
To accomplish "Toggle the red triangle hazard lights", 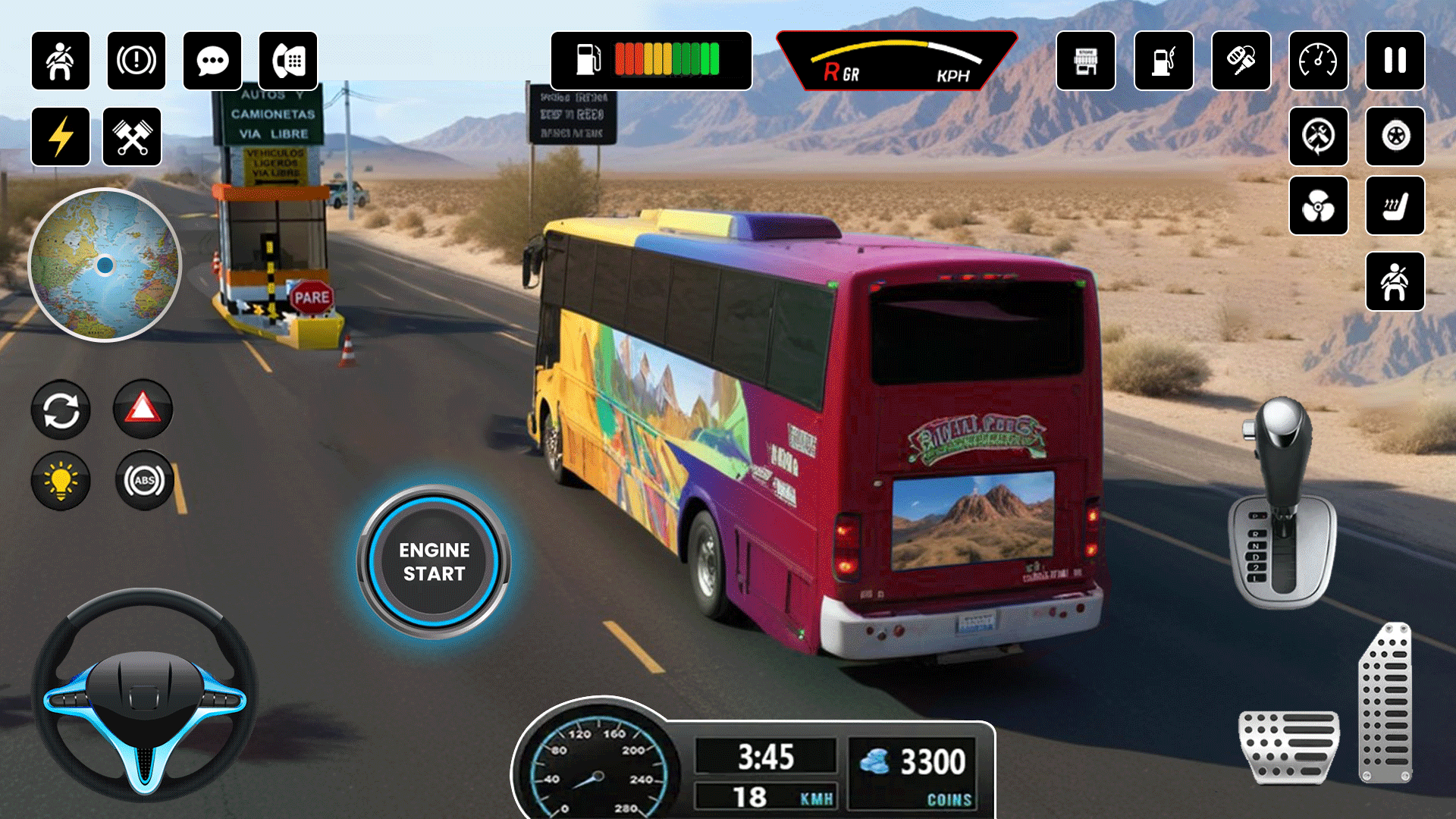I will tap(143, 409).
